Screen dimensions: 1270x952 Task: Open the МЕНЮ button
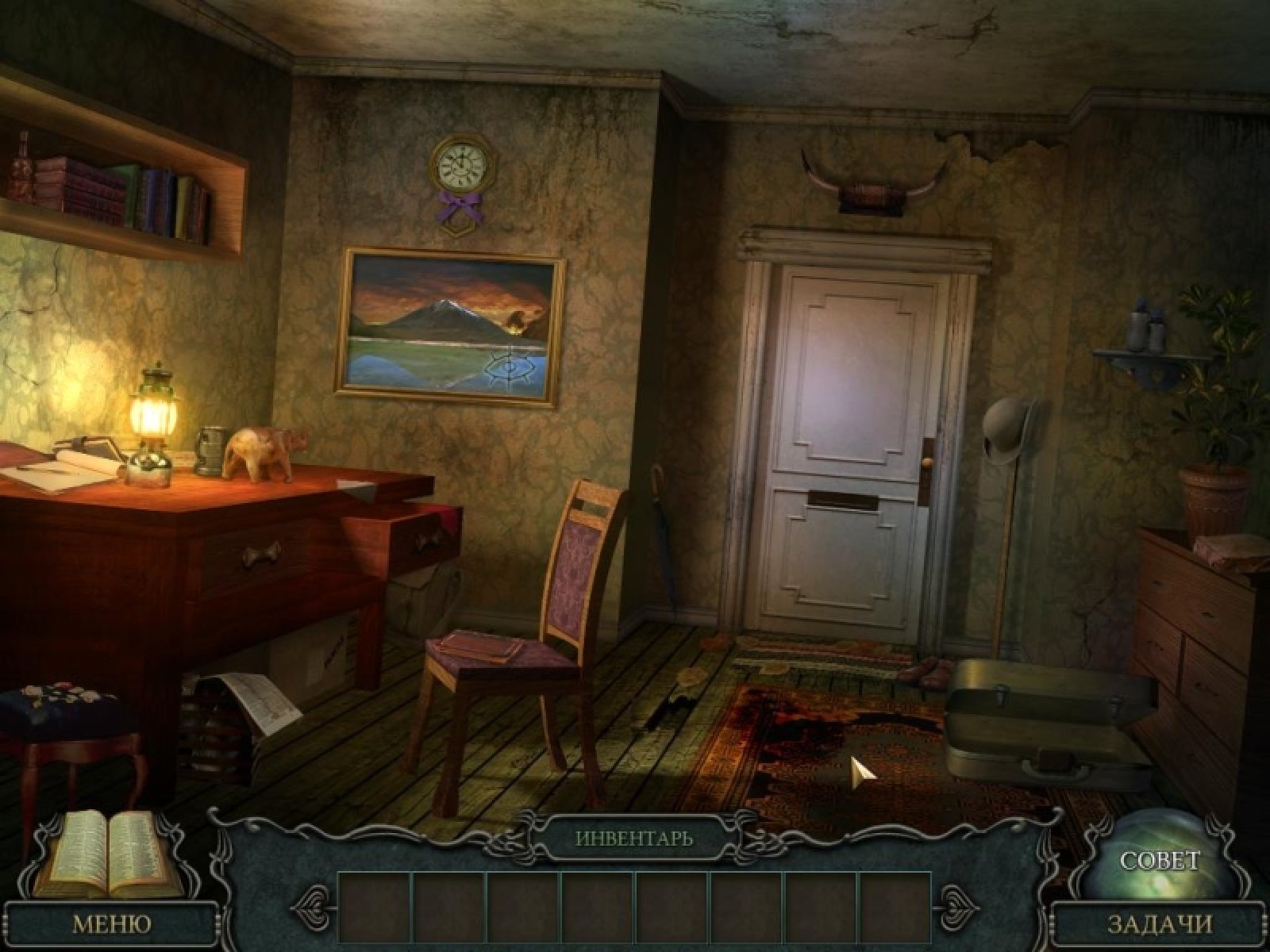(111, 923)
